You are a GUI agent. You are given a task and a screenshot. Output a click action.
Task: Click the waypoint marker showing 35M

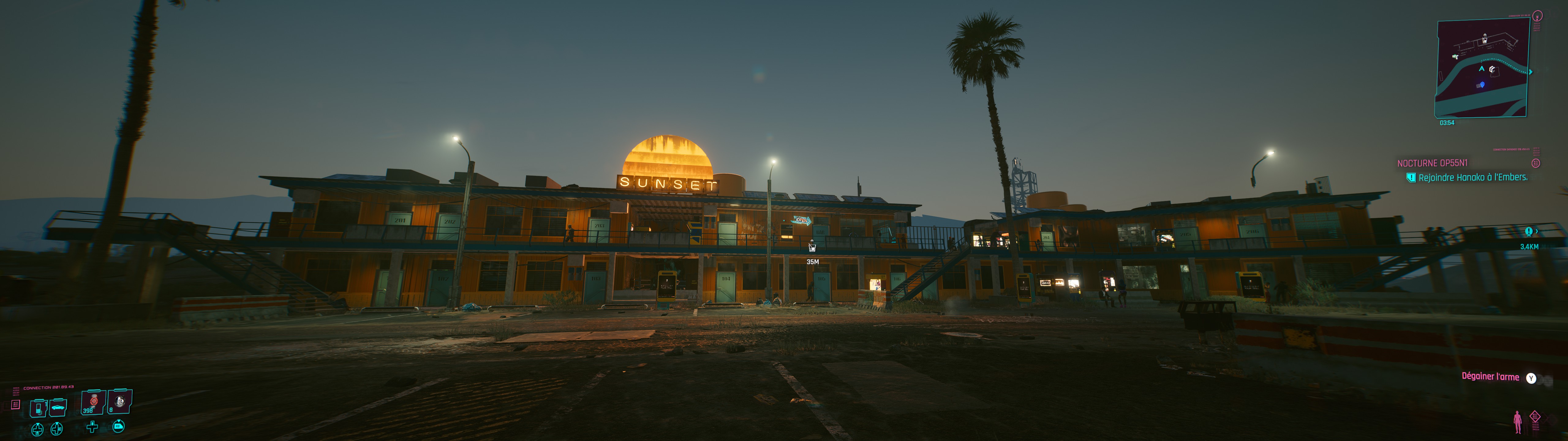pos(812,247)
